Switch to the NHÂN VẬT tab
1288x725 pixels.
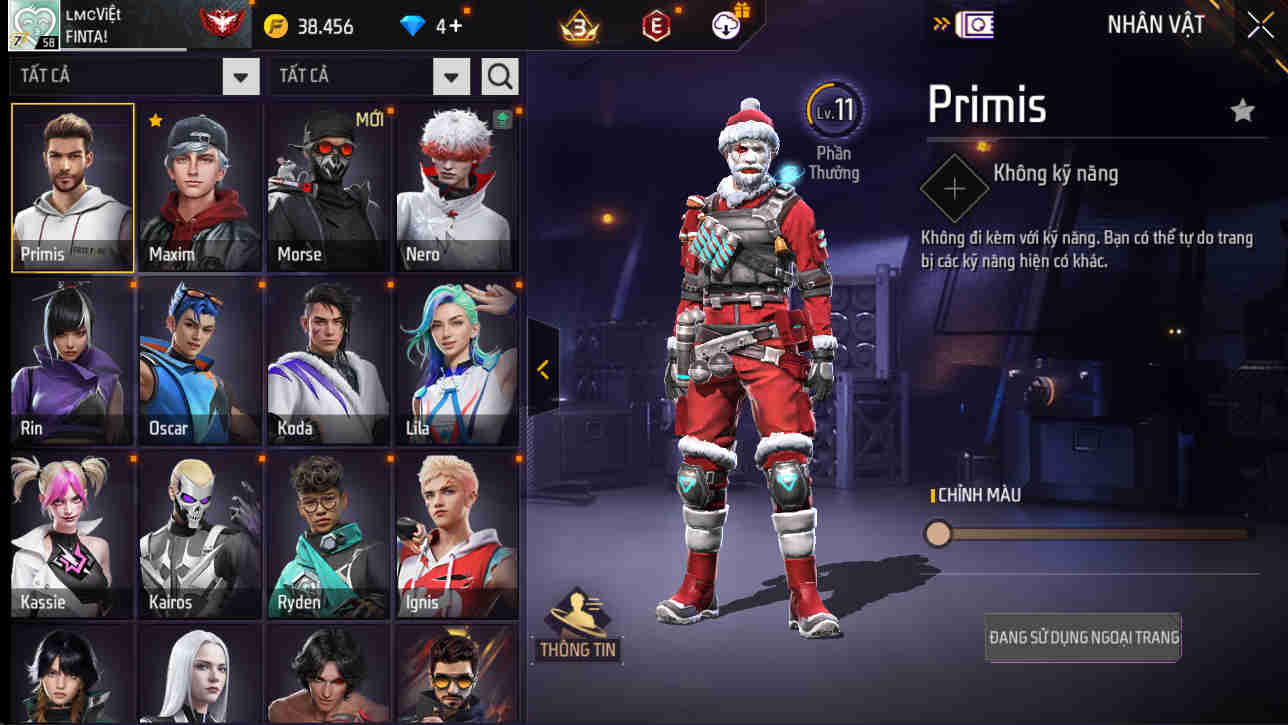click(1157, 24)
